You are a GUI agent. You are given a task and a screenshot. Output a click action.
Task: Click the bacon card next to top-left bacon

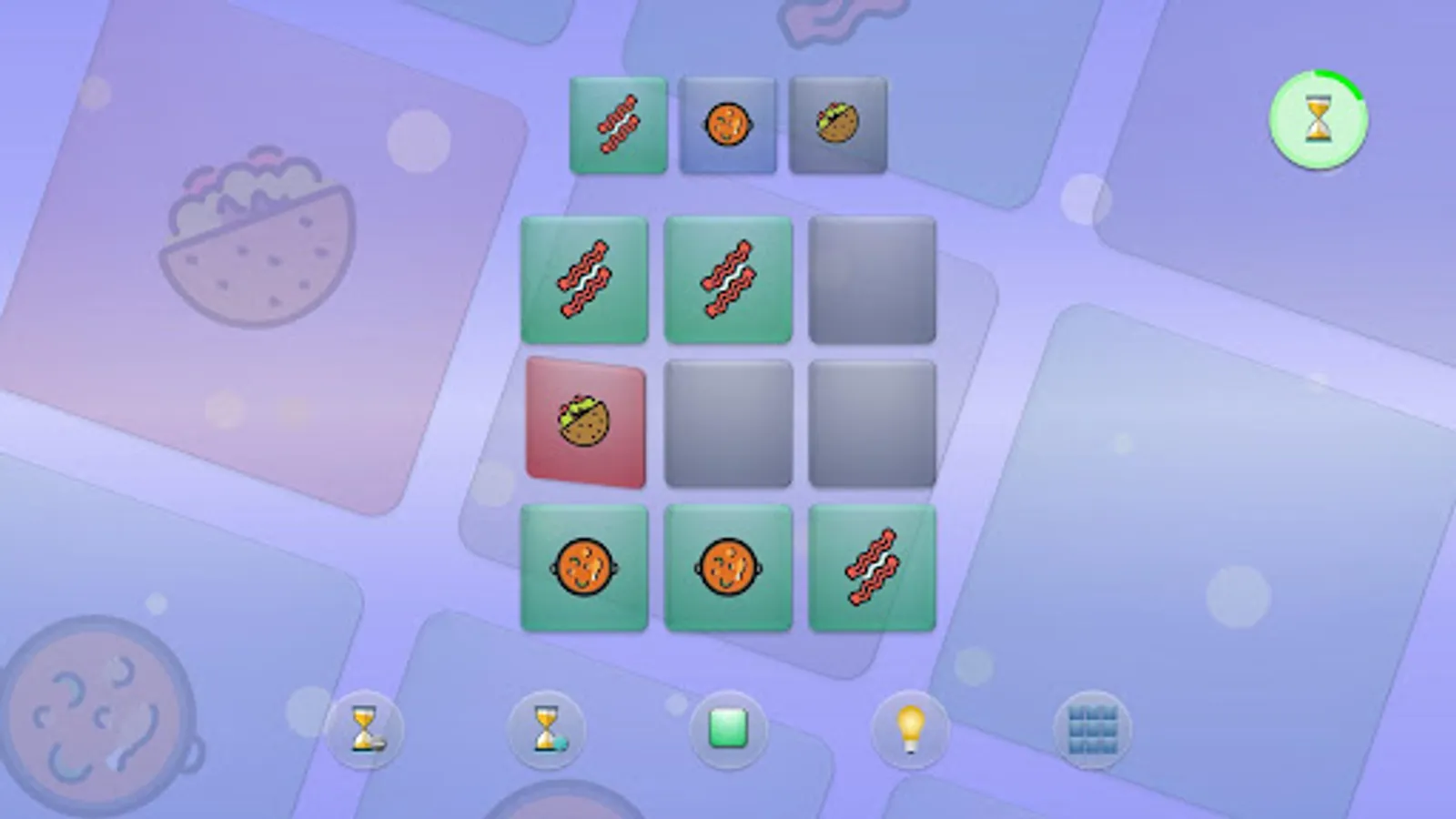point(728,279)
